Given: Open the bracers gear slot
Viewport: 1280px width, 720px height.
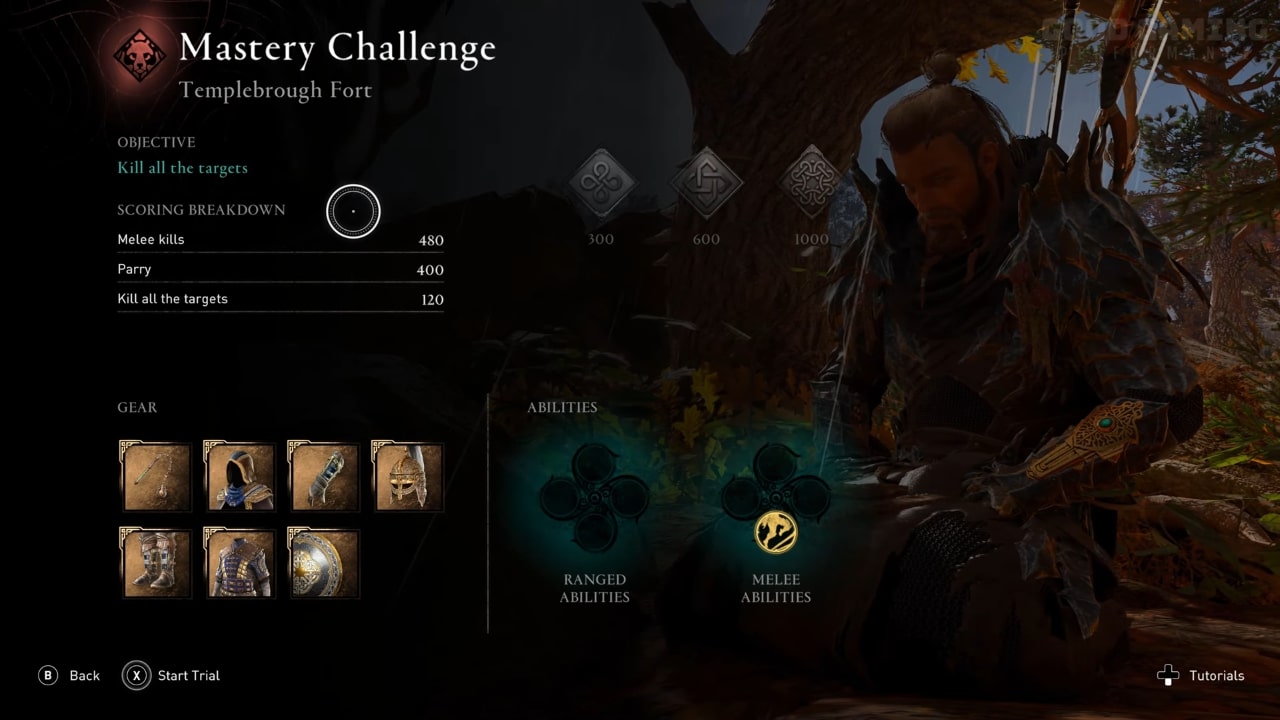Looking at the screenshot, I should (323, 477).
